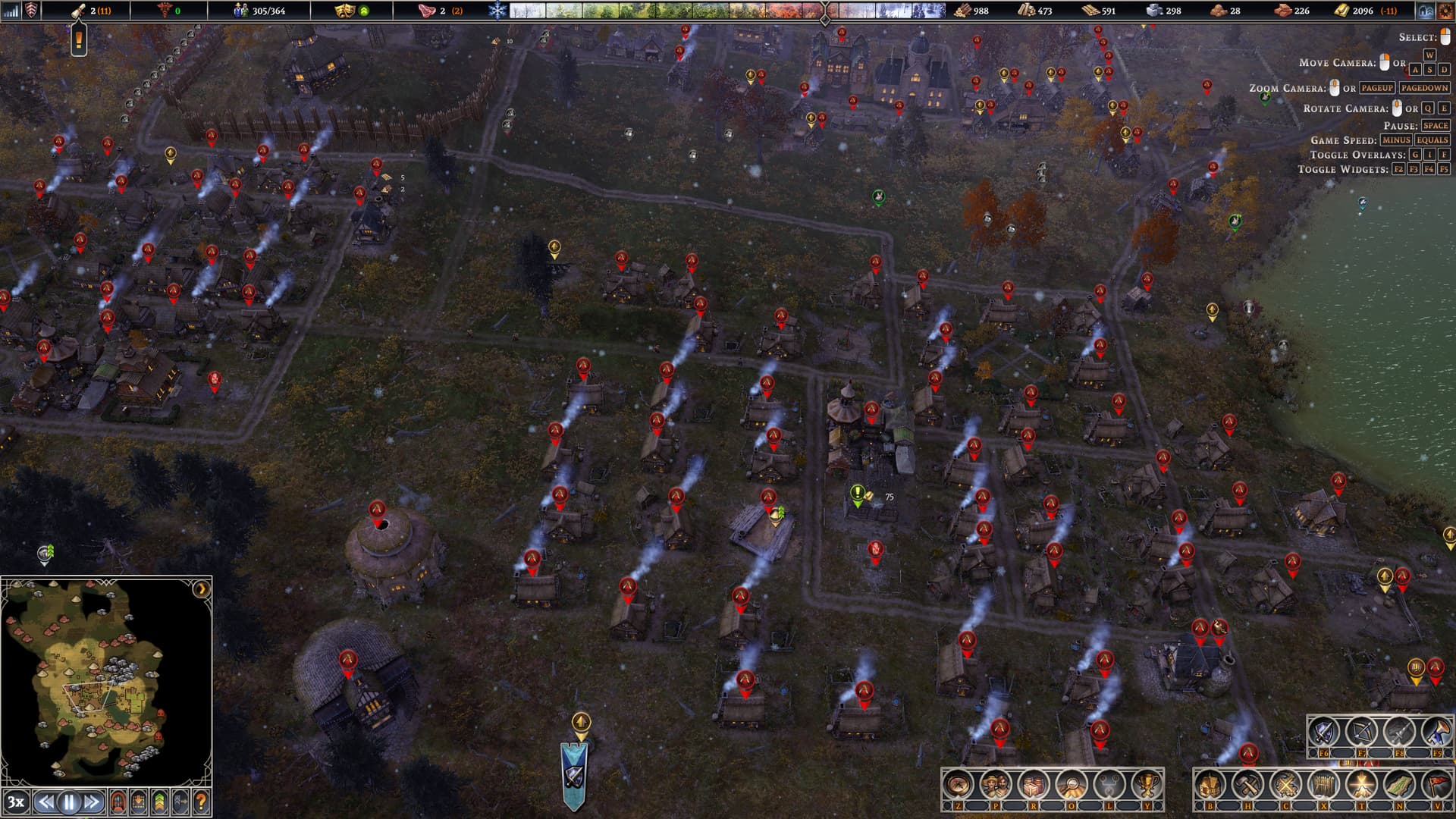Open help via the orange question mark
Image resolution: width=1456 pixels, height=819 pixels.
click(x=201, y=802)
